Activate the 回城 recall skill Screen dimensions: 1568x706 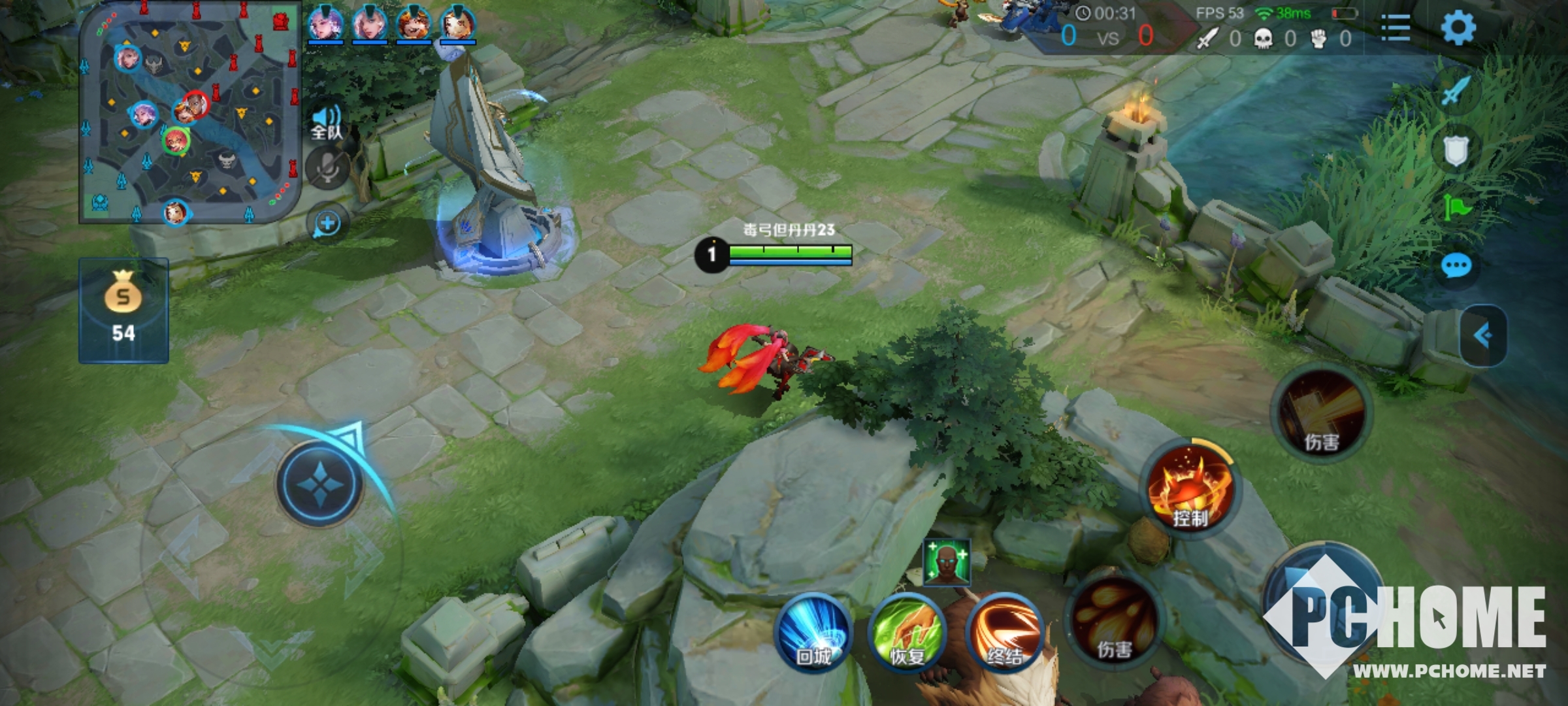coord(813,633)
